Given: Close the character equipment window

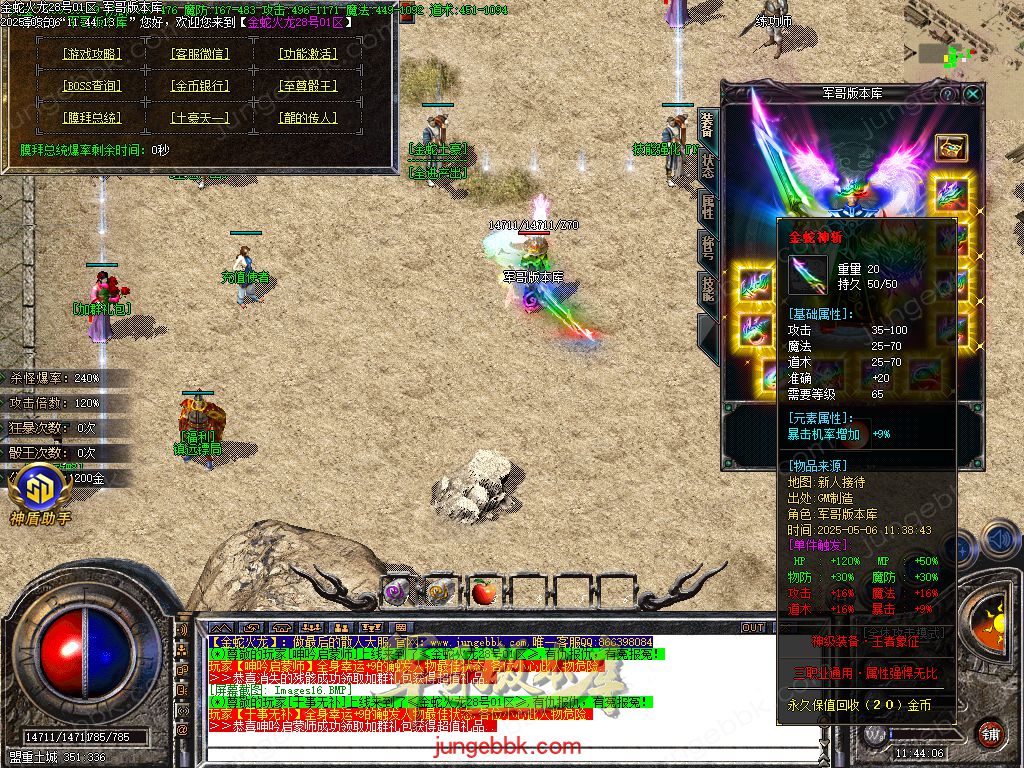Looking at the screenshot, I should pos(972,94).
